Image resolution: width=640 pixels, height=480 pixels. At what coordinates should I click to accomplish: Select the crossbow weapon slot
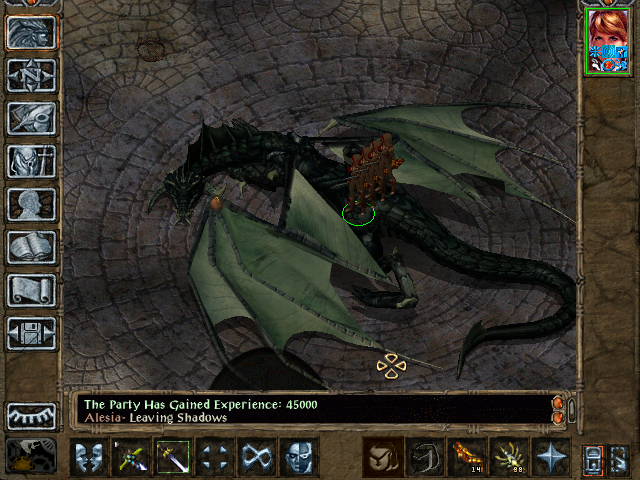[x=130, y=457]
